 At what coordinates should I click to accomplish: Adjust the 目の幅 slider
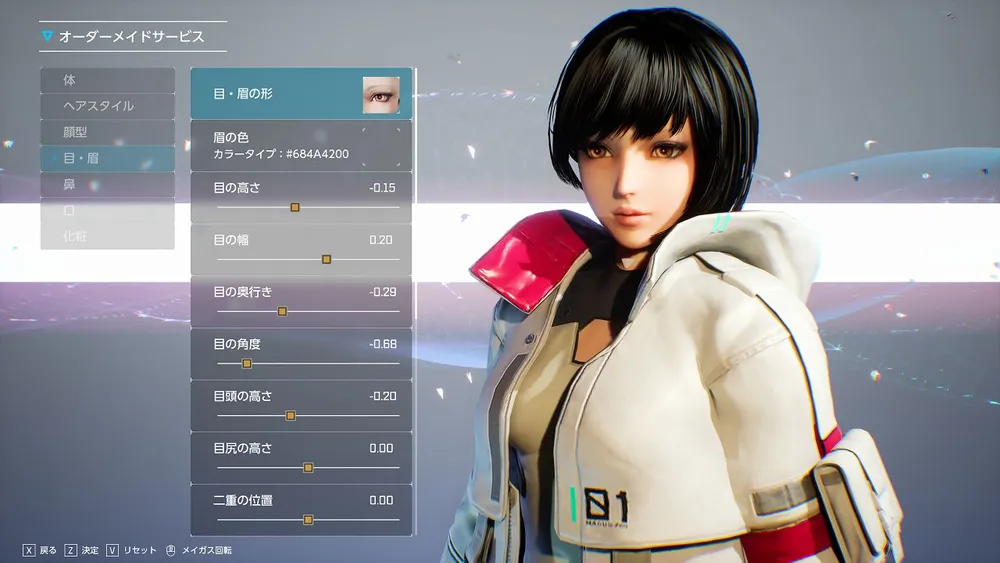coord(326,259)
